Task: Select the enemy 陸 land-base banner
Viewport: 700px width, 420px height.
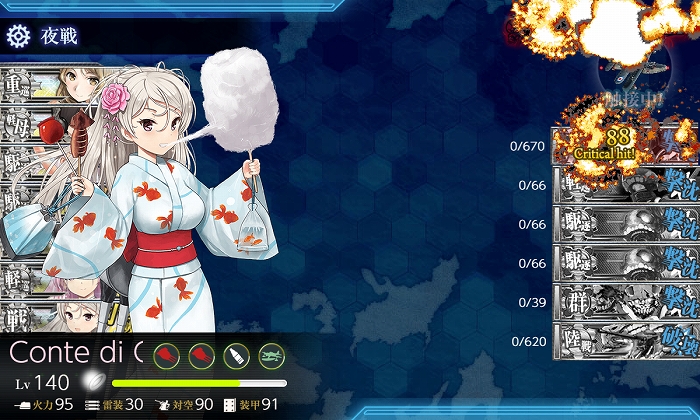Action: [x=620, y=341]
